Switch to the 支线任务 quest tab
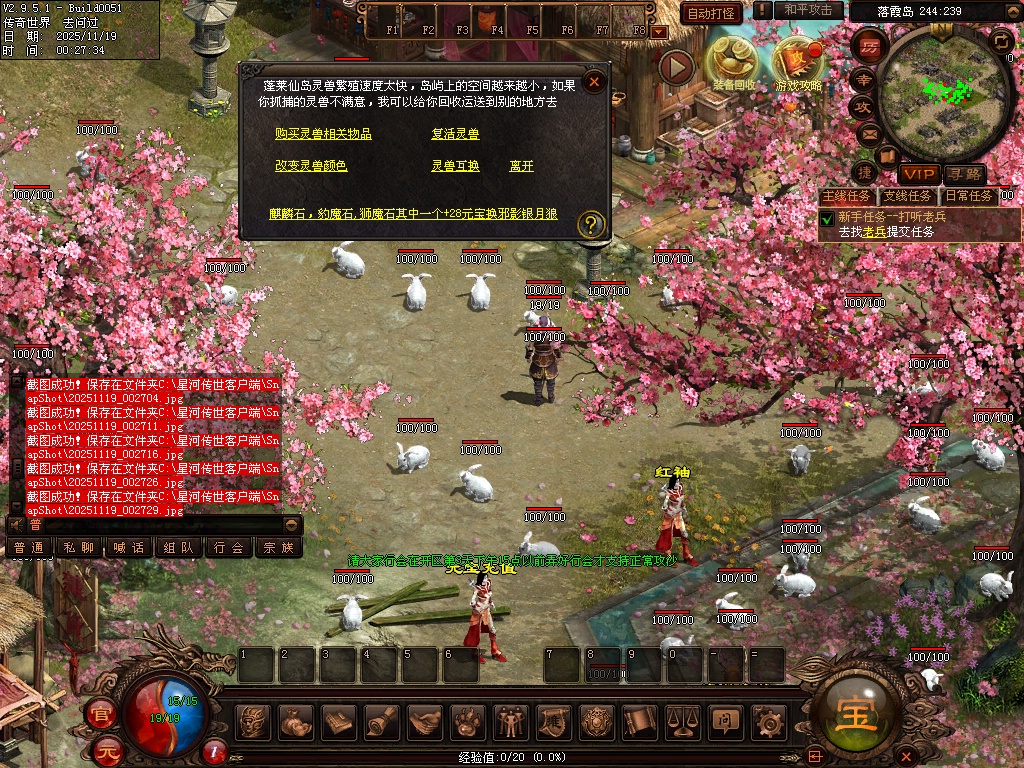This screenshot has height=768, width=1024. click(907, 196)
